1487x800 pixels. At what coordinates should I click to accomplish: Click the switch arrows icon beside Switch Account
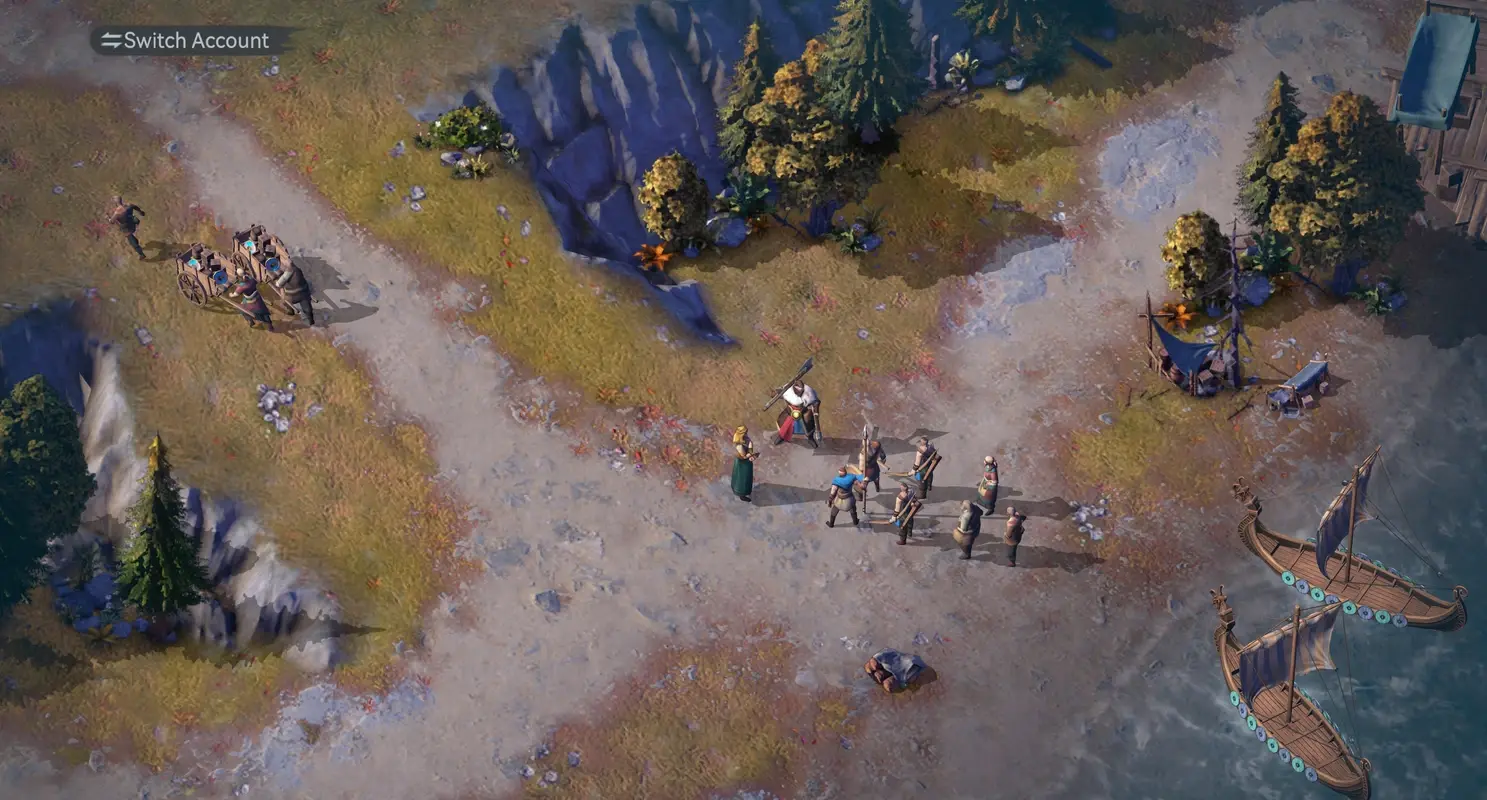(x=110, y=40)
